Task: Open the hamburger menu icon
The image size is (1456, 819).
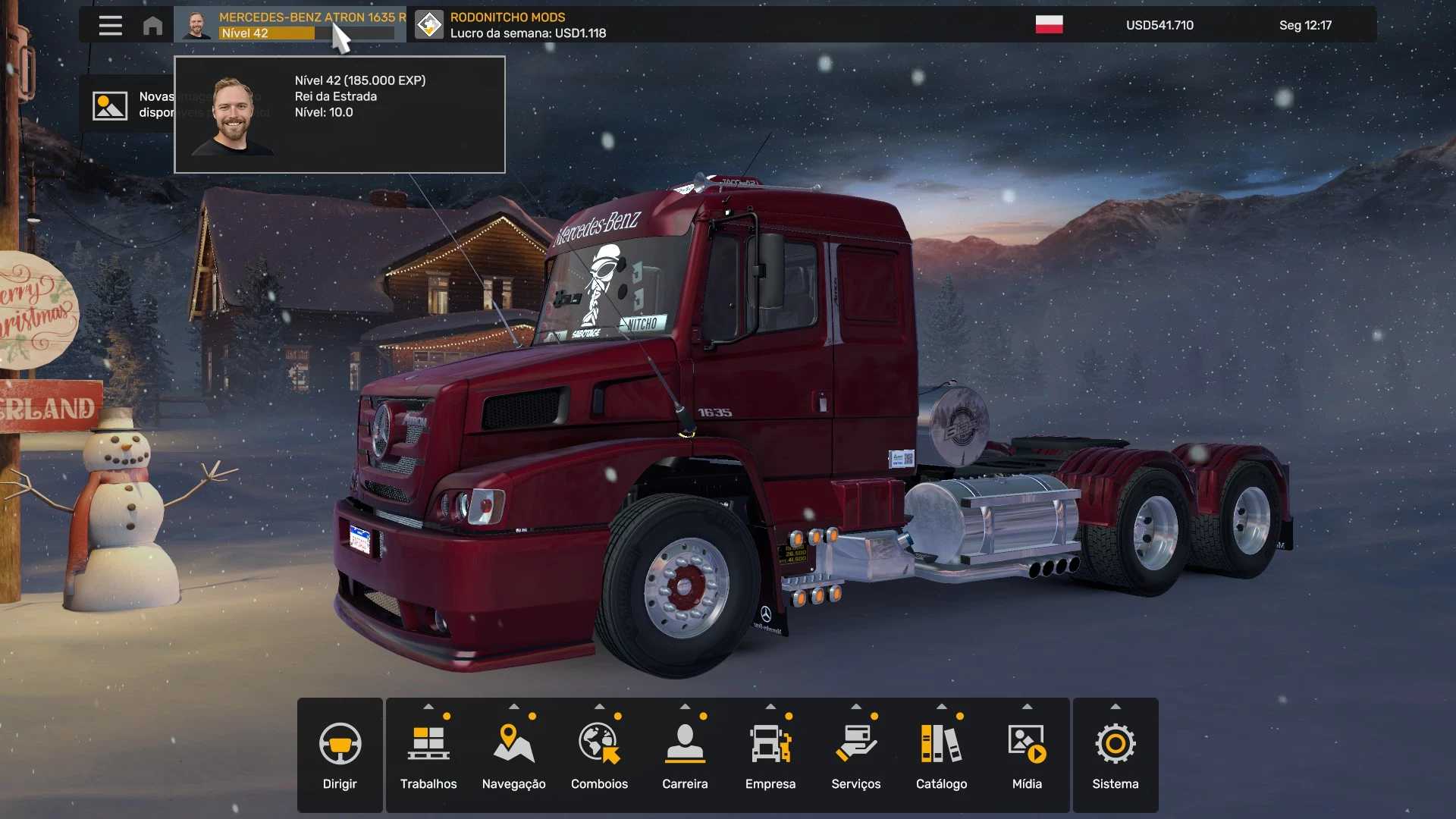Action: pos(110,25)
